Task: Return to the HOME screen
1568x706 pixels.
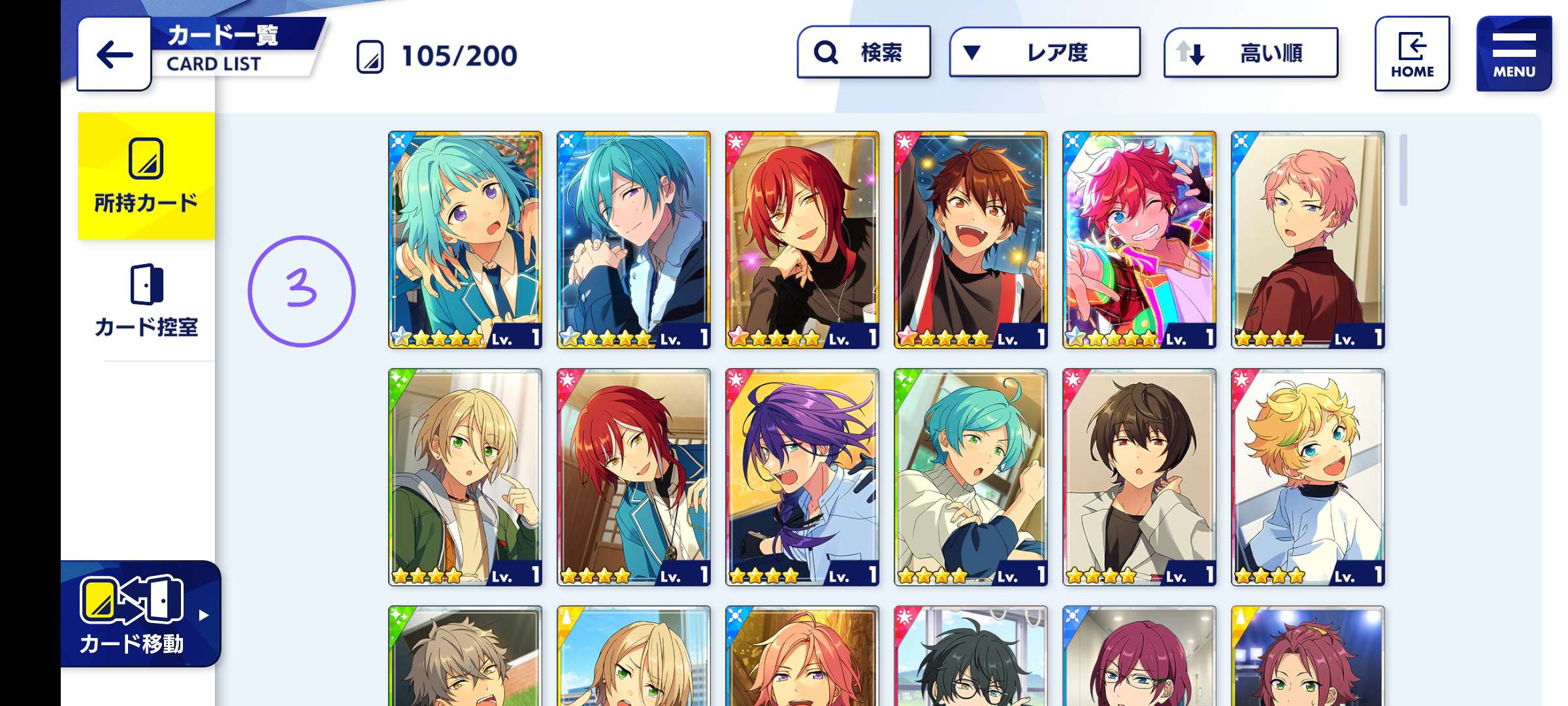Action: coord(1412,54)
